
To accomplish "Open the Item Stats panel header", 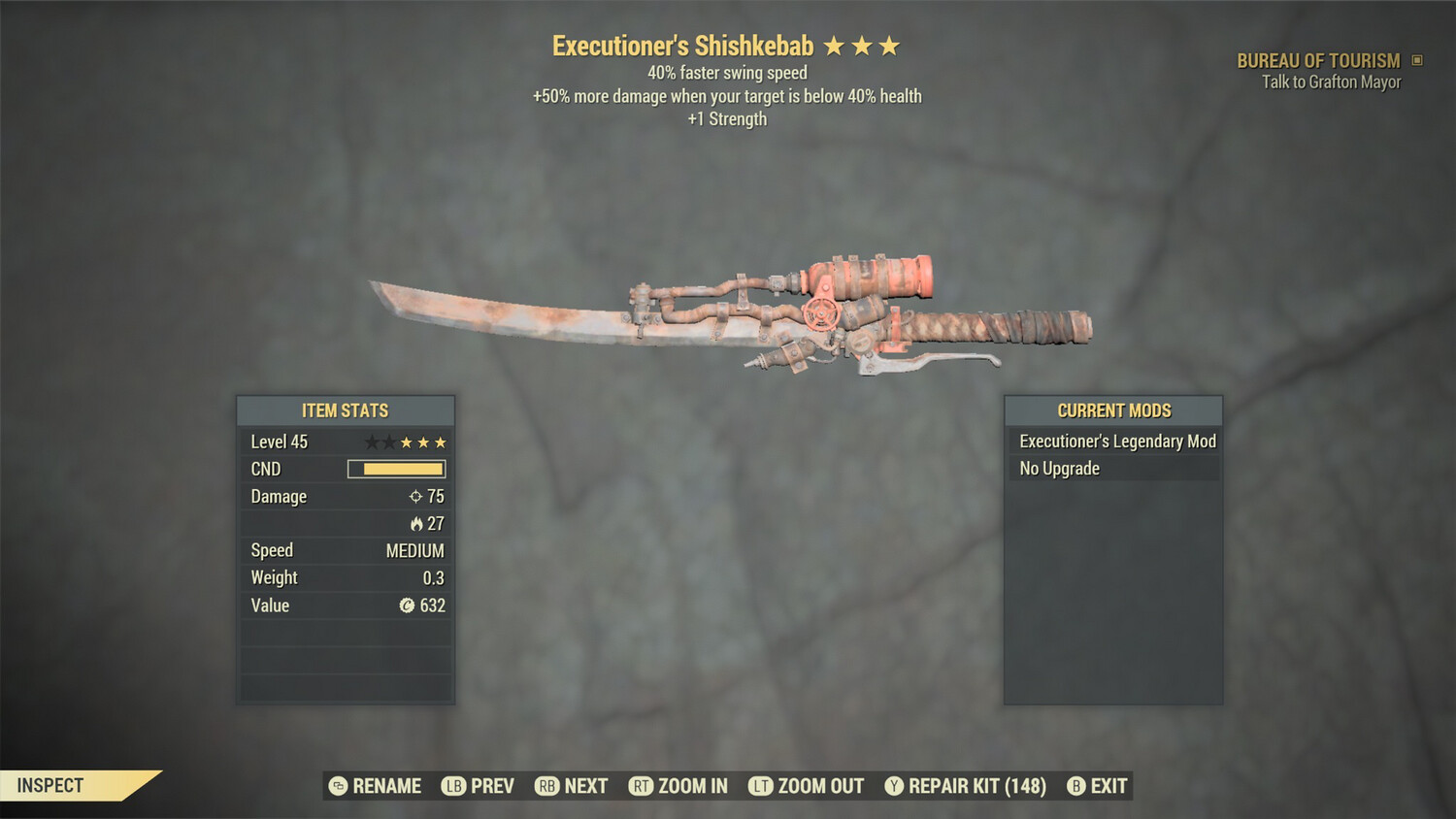I will [345, 410].
